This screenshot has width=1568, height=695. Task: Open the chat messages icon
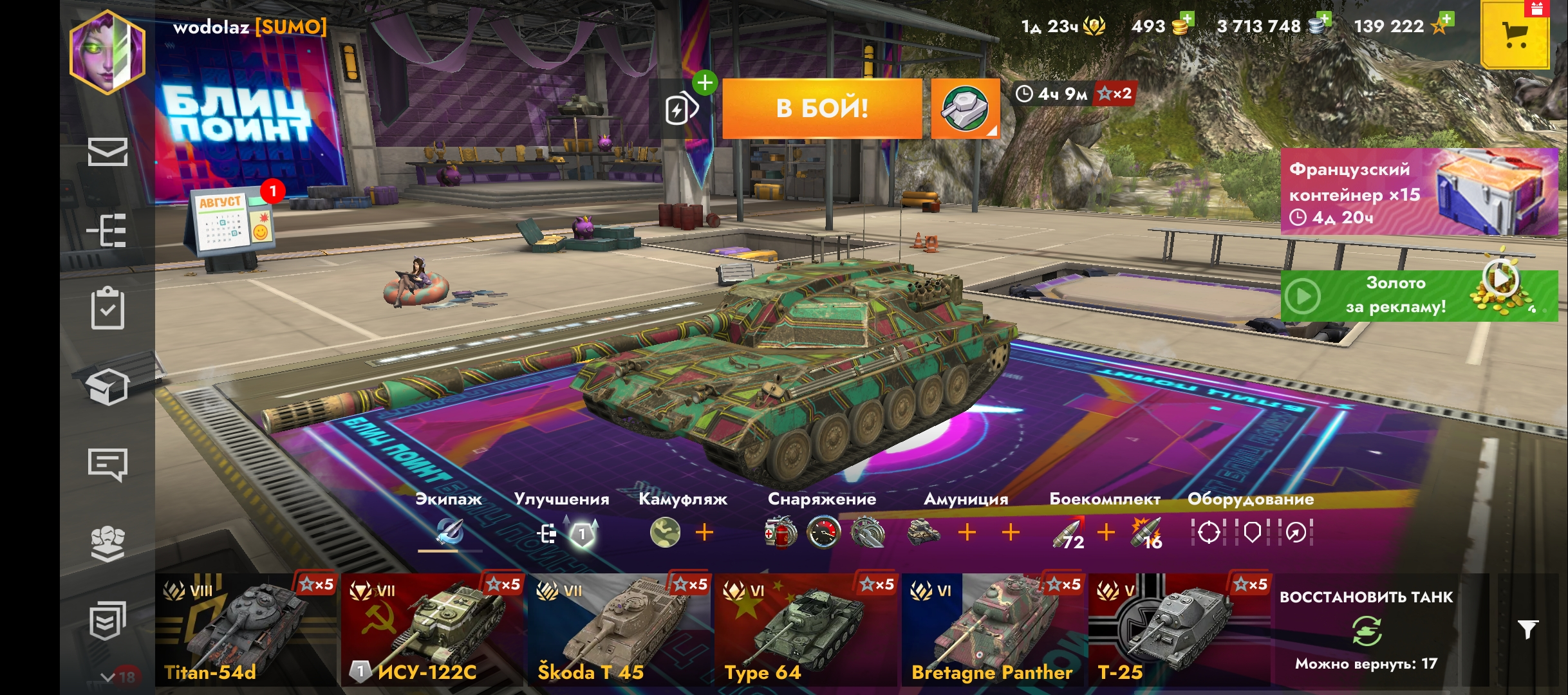coord(107,464)
